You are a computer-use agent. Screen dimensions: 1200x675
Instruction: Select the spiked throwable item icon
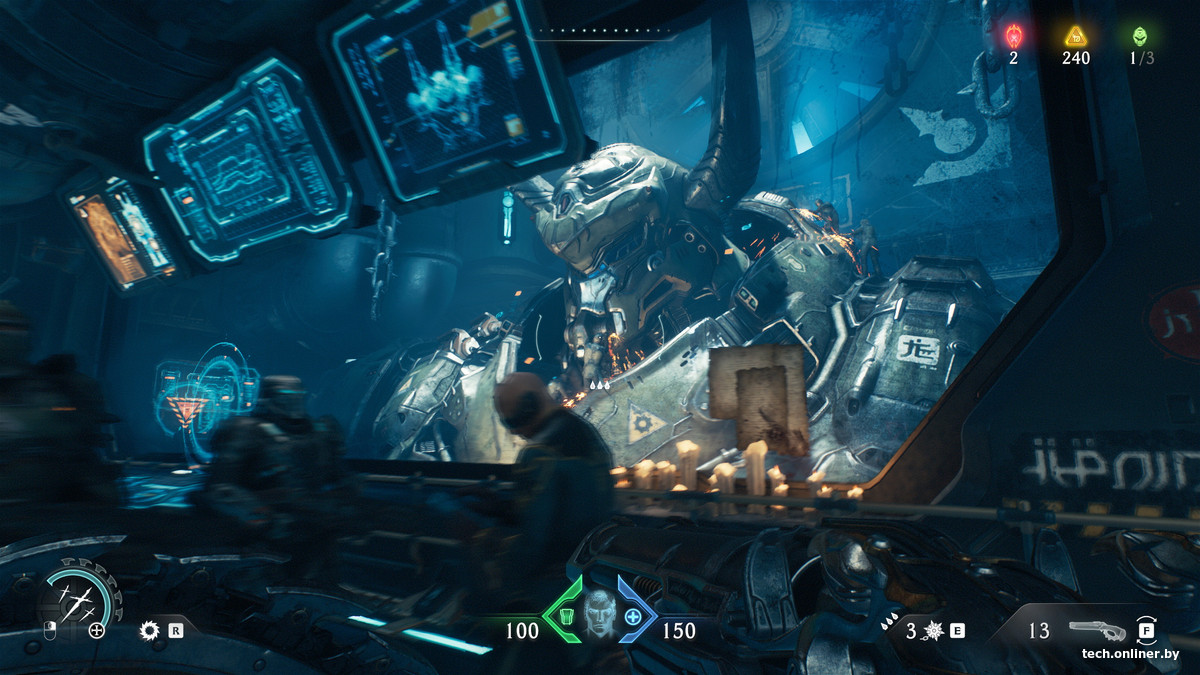tap(934, 631)
